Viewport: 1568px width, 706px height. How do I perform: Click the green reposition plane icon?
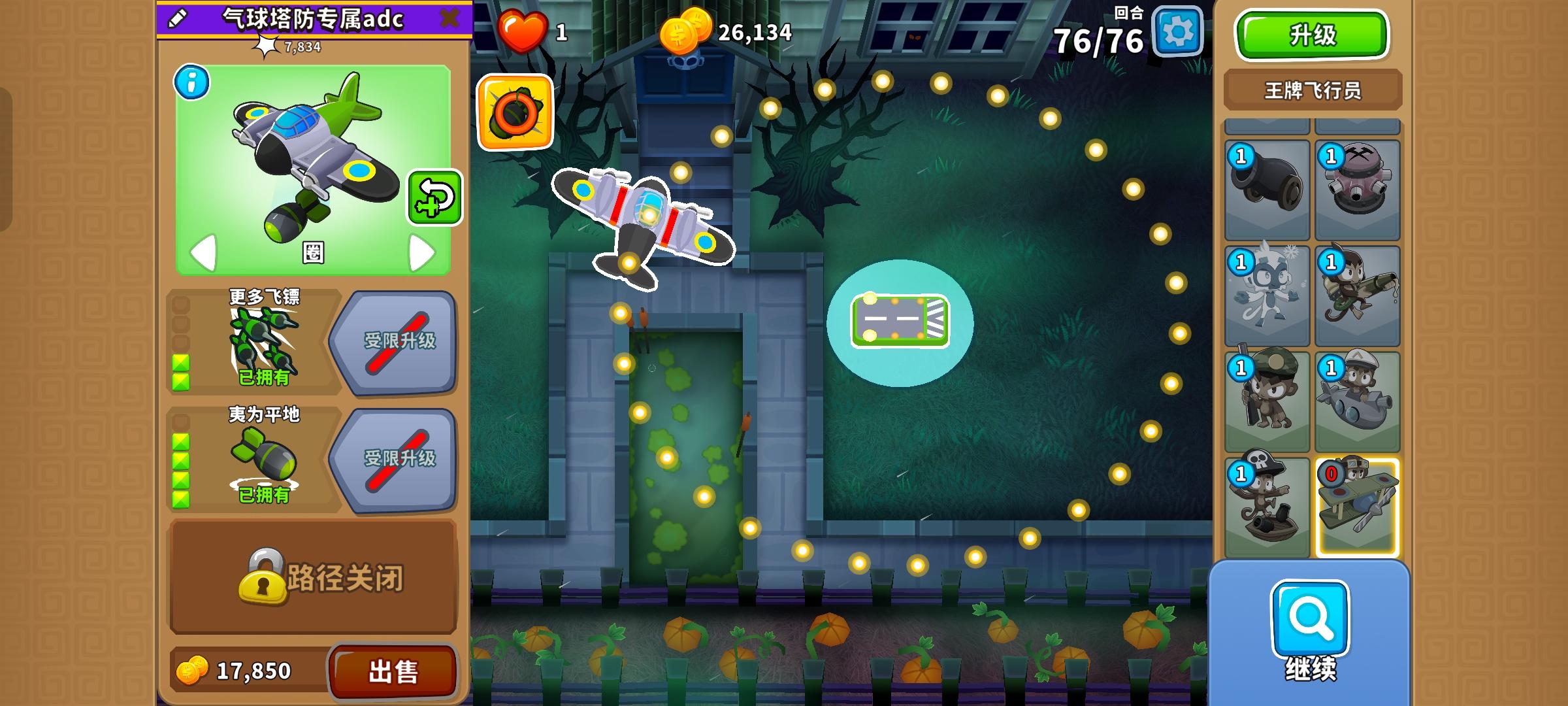point(434,197)
